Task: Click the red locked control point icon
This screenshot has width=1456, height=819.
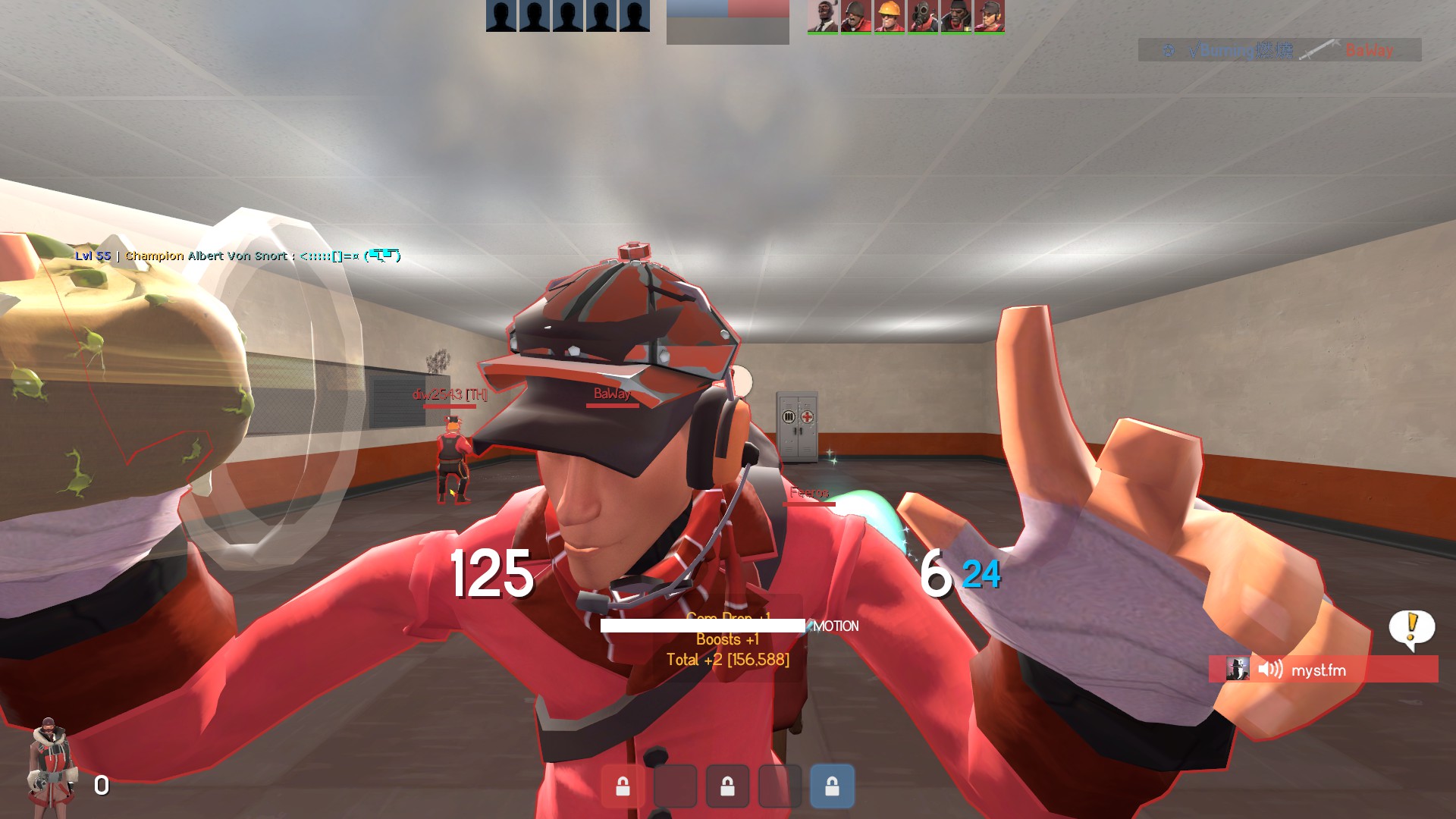Action: pos(623,786)
